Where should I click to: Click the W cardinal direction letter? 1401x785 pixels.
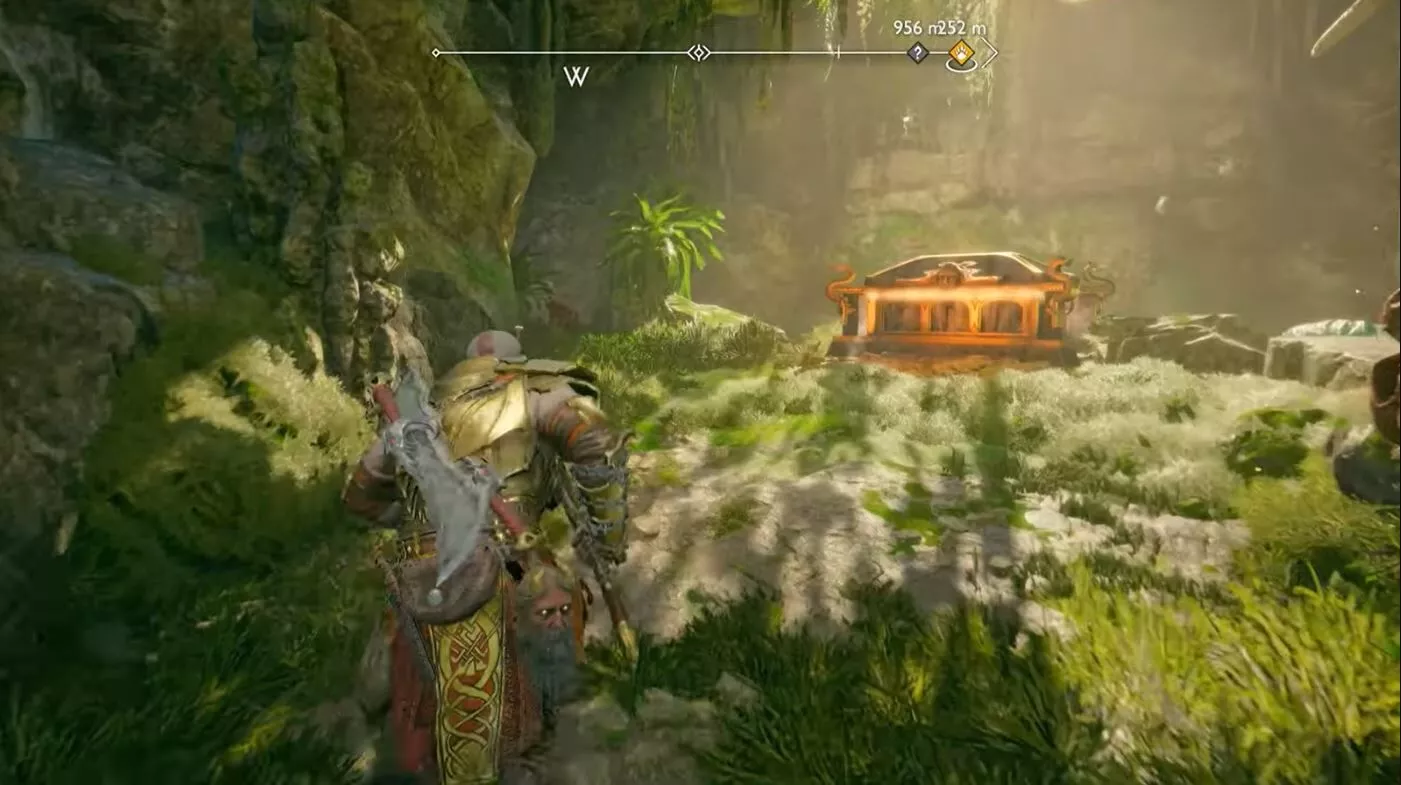click(x=576, y=74)
